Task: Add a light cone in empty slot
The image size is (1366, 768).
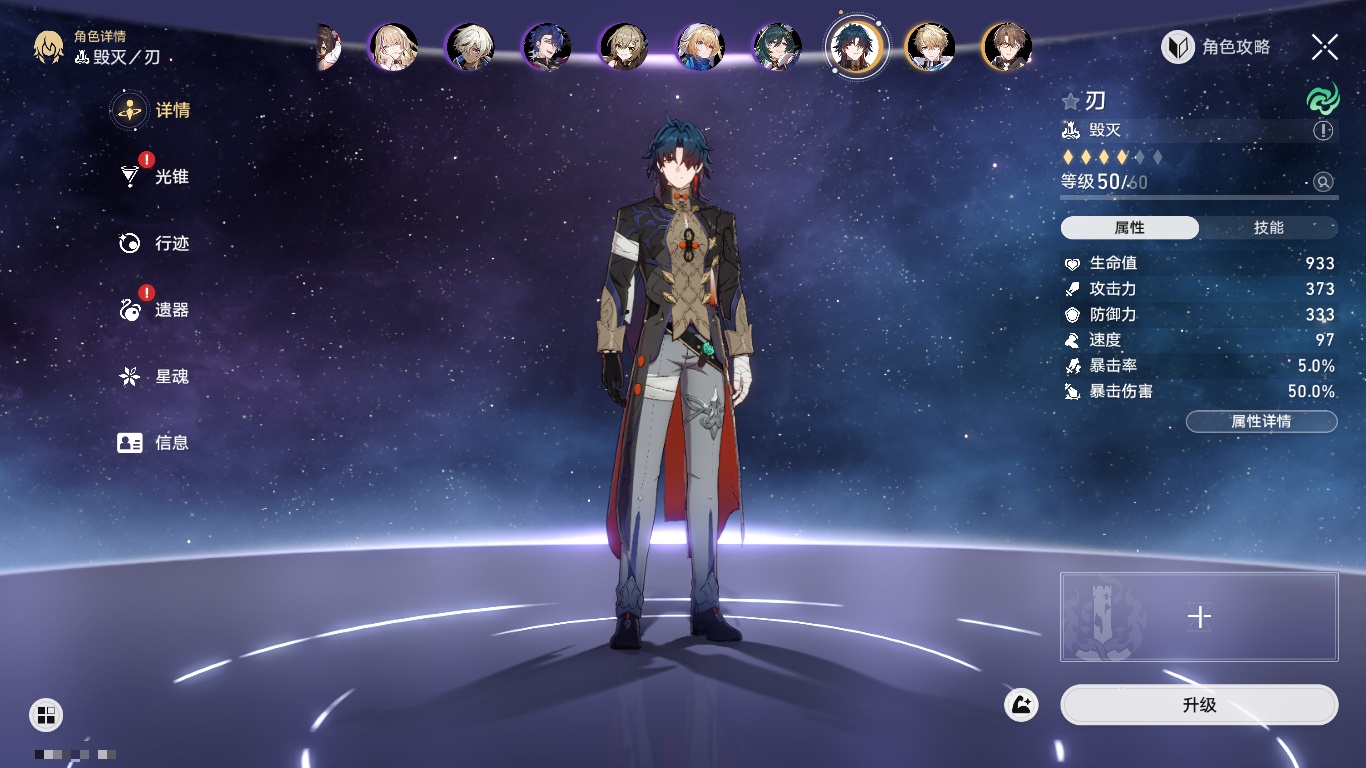Action: 1199,617
